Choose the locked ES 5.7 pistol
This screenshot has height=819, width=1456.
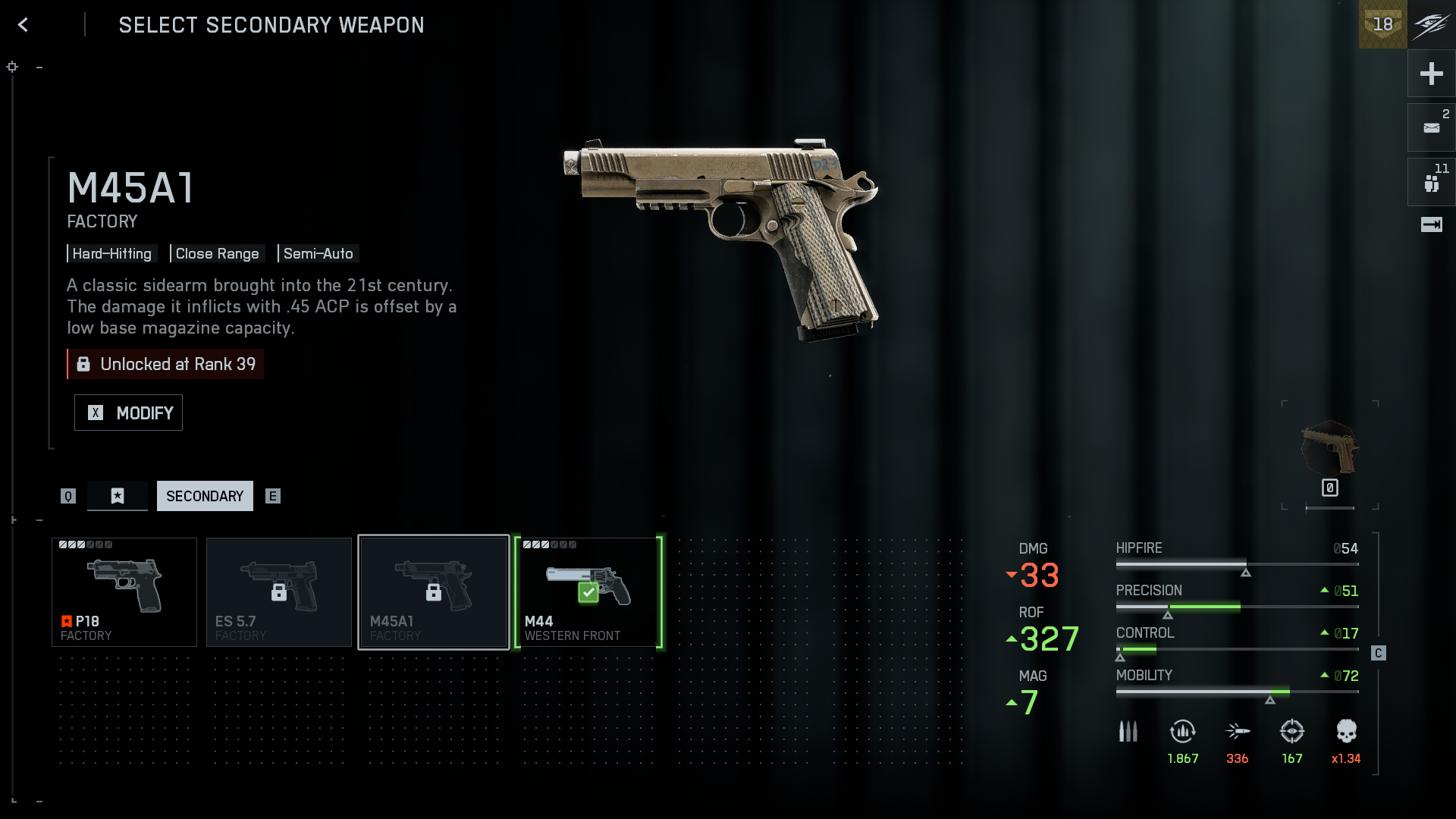tap(279, 592)
